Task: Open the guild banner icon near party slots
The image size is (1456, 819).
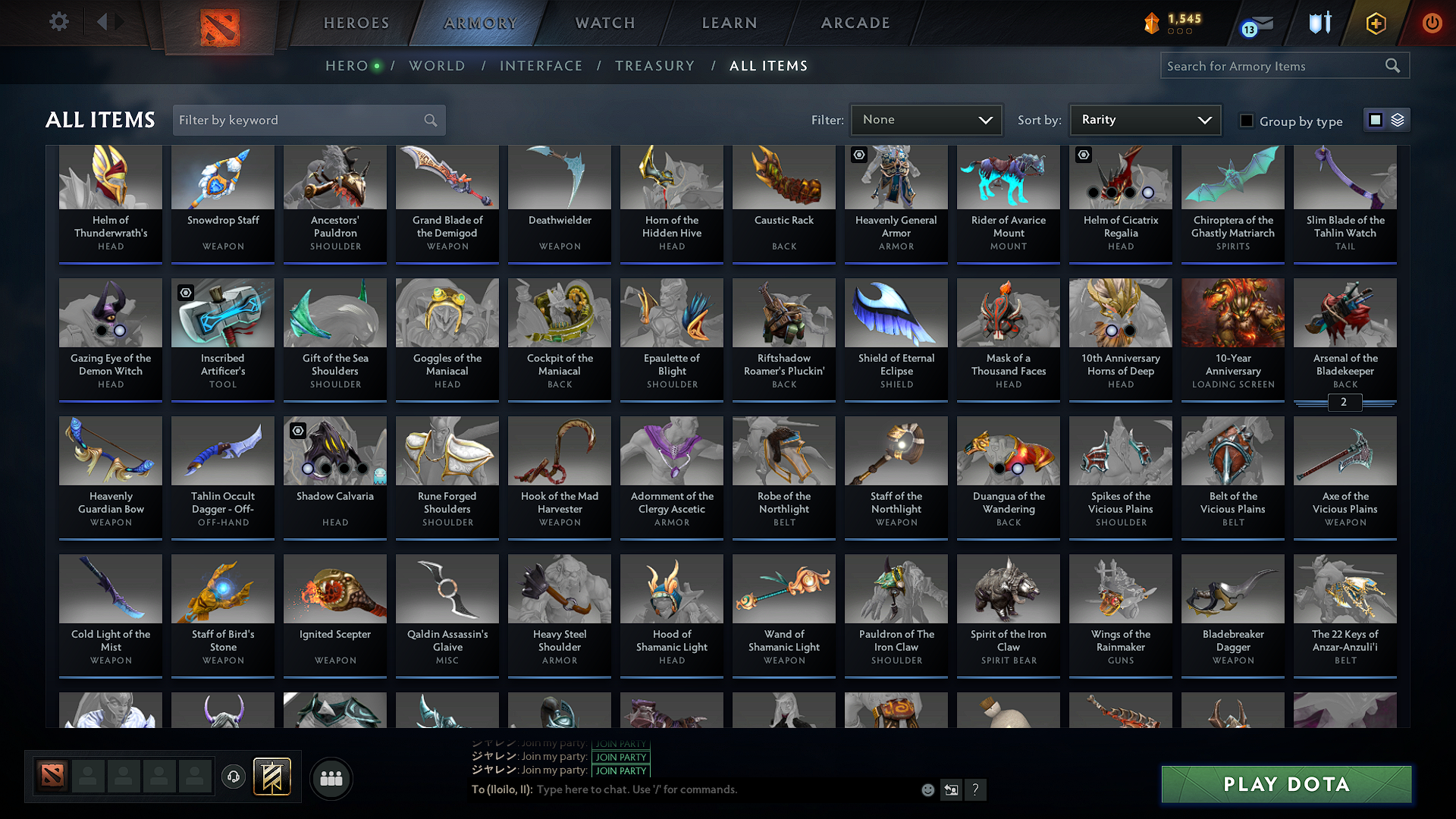Action: point(275,777)
